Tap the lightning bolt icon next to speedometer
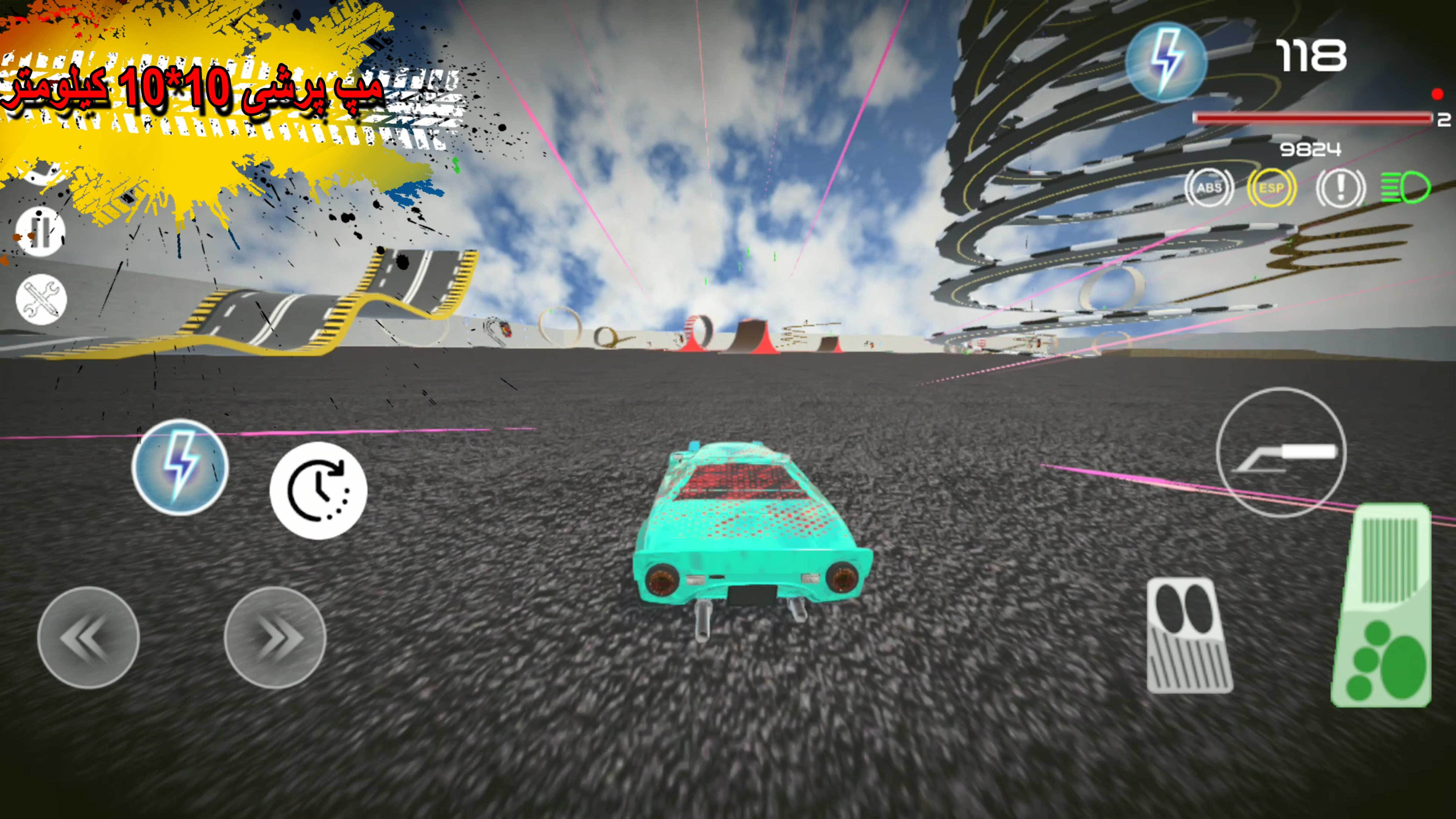This screenshot has height=819, width=1456. (x=1165, y=62)
